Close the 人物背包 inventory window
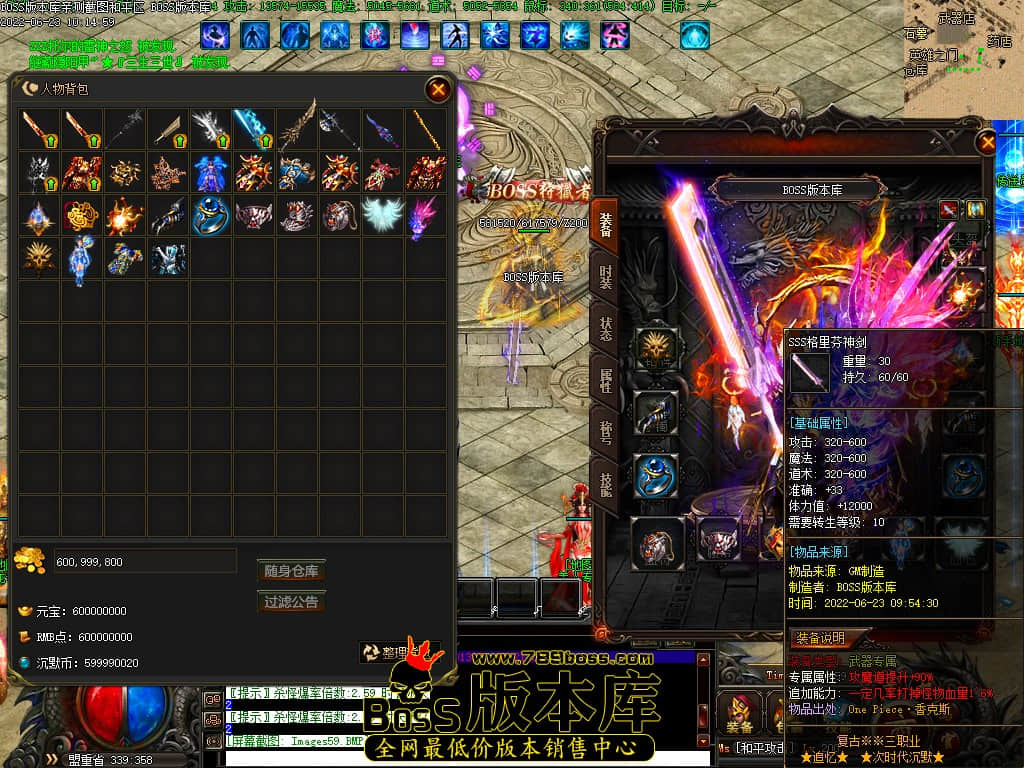This screenshot has height=768, width=1024. (x=438, y=90)
